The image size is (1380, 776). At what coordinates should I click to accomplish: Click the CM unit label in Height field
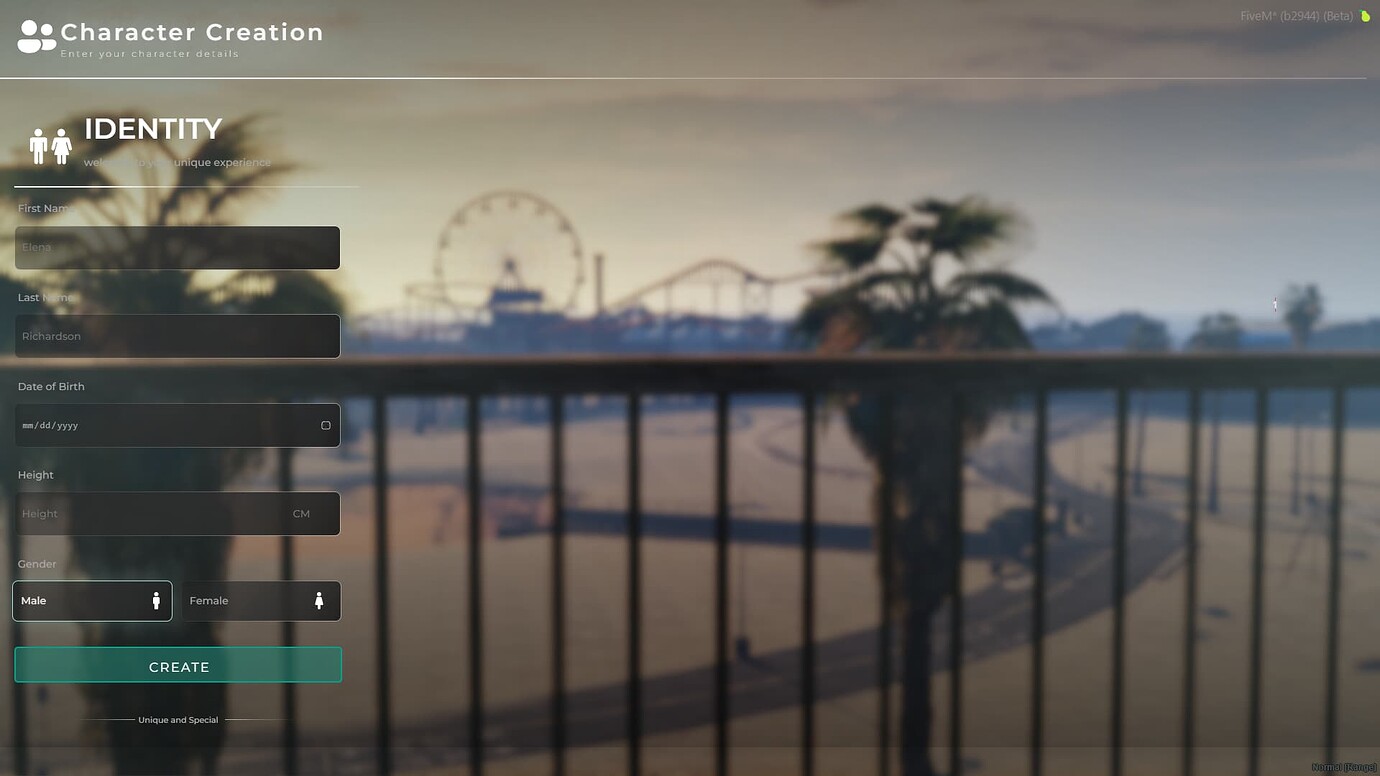301,513
